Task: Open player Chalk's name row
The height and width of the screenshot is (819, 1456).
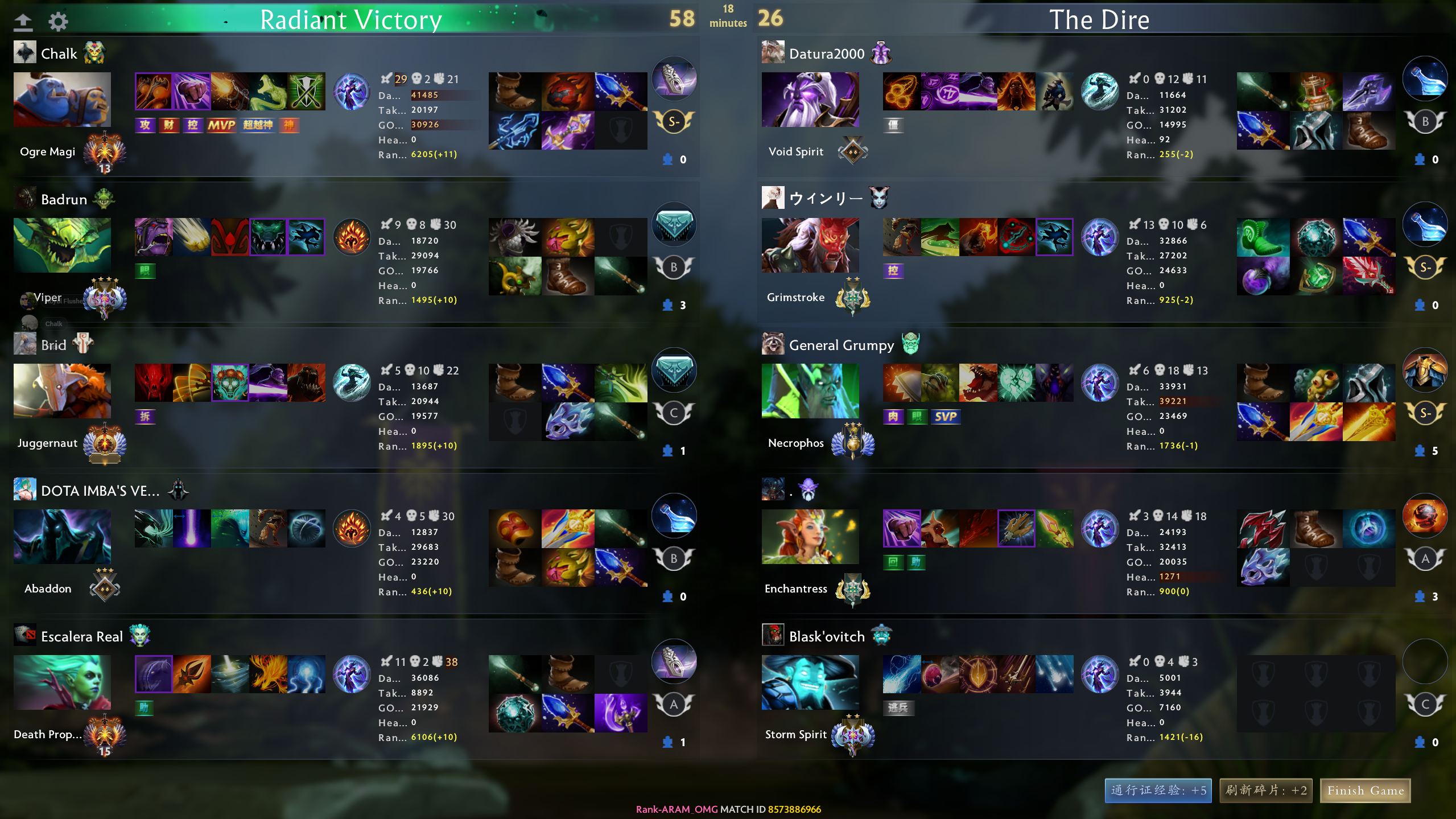Action: [x=59, y=53]
